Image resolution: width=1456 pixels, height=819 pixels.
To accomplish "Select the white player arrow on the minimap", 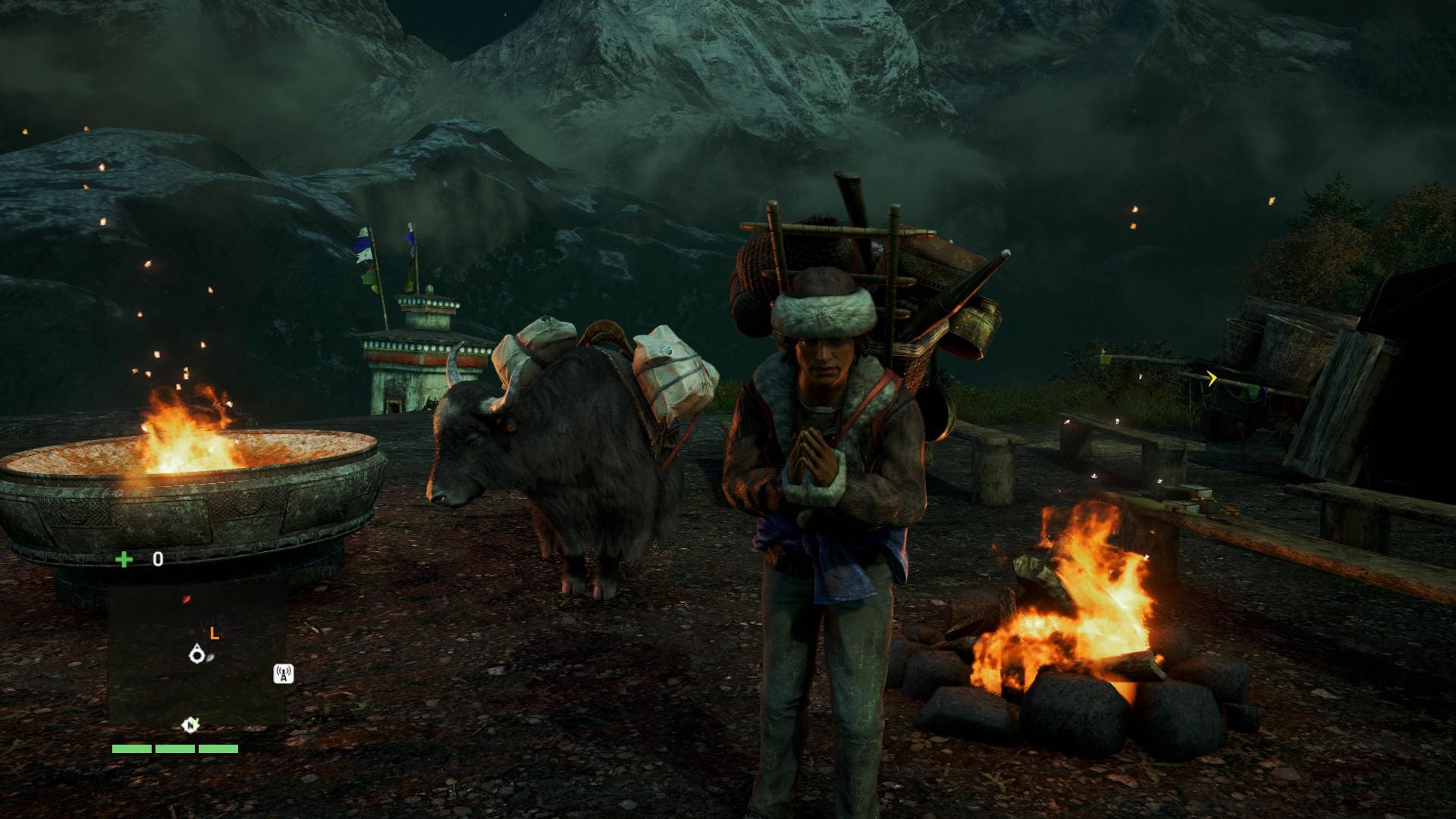I will pyautogui.click(x=198, y=654).
